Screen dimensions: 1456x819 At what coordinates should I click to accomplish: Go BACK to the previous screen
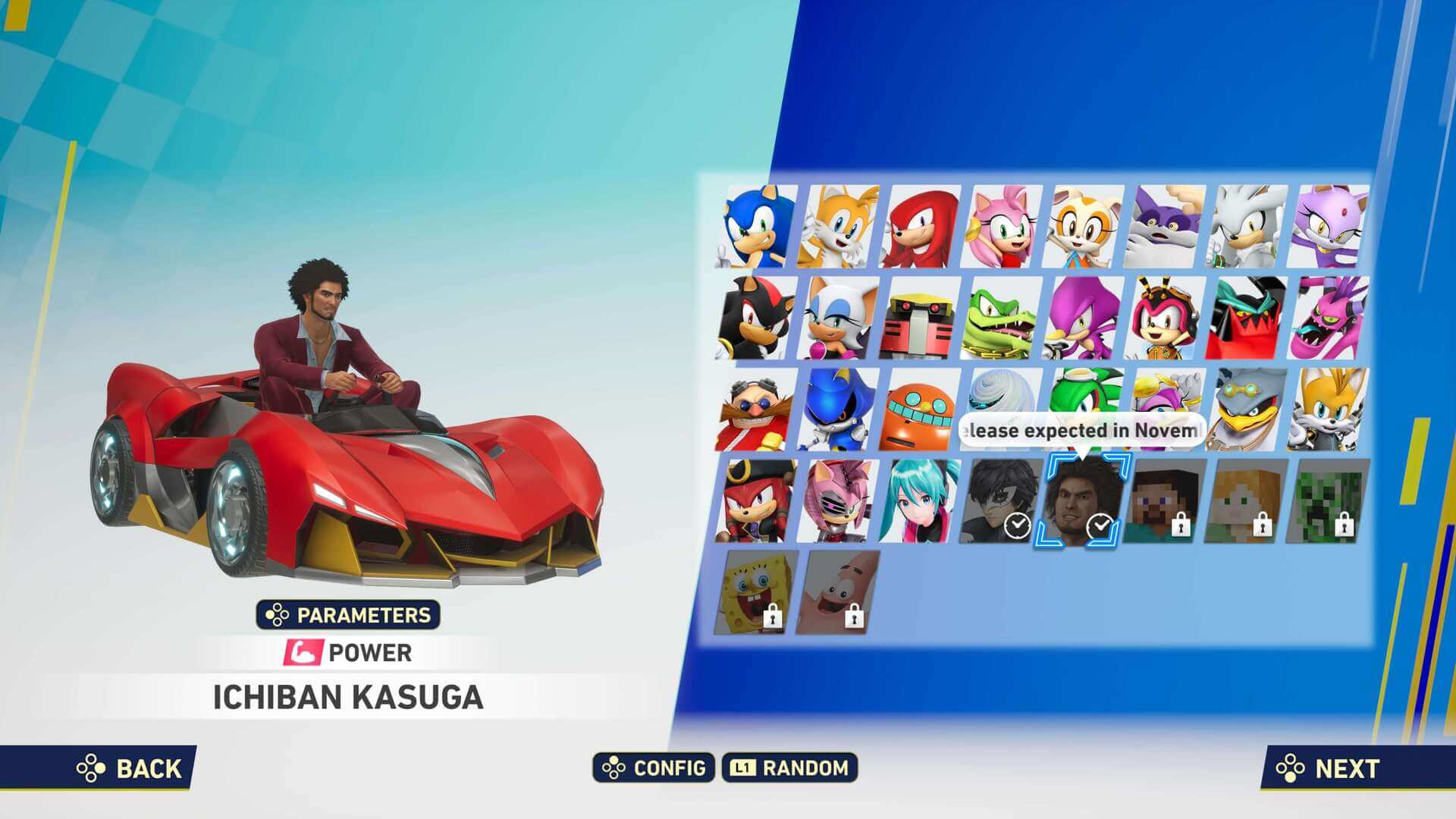(127, 767)
